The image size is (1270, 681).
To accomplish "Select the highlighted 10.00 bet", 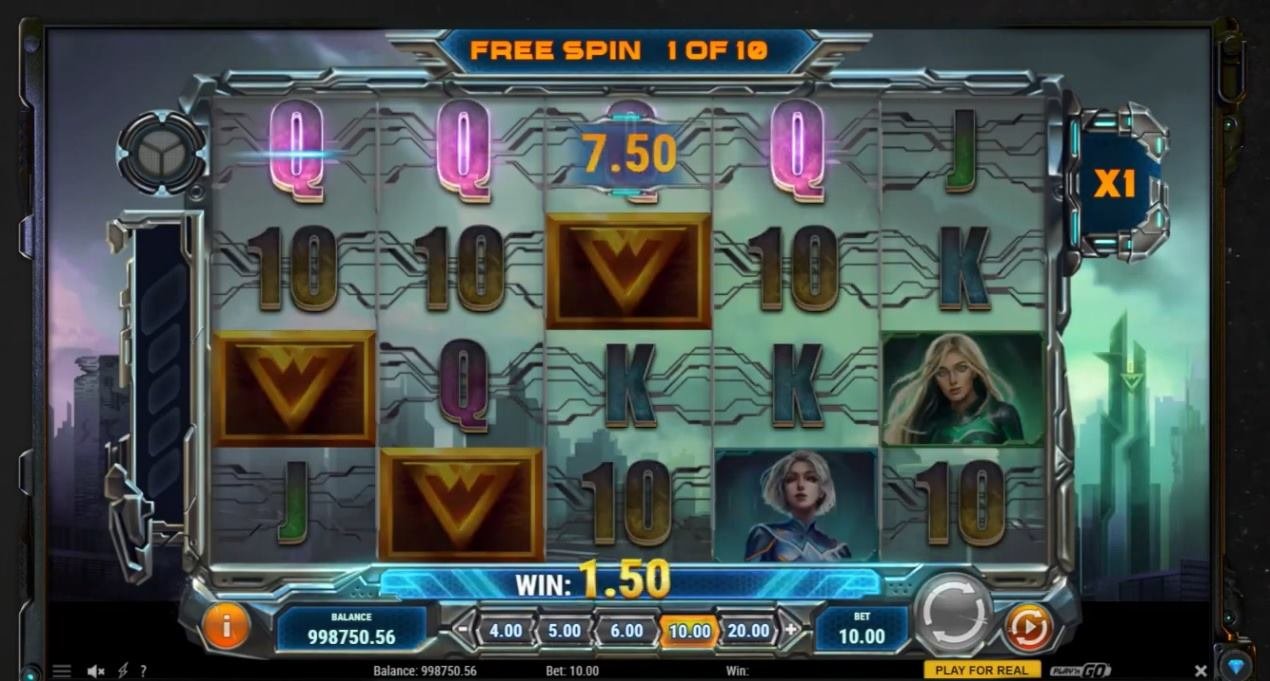I will [689, 631].
